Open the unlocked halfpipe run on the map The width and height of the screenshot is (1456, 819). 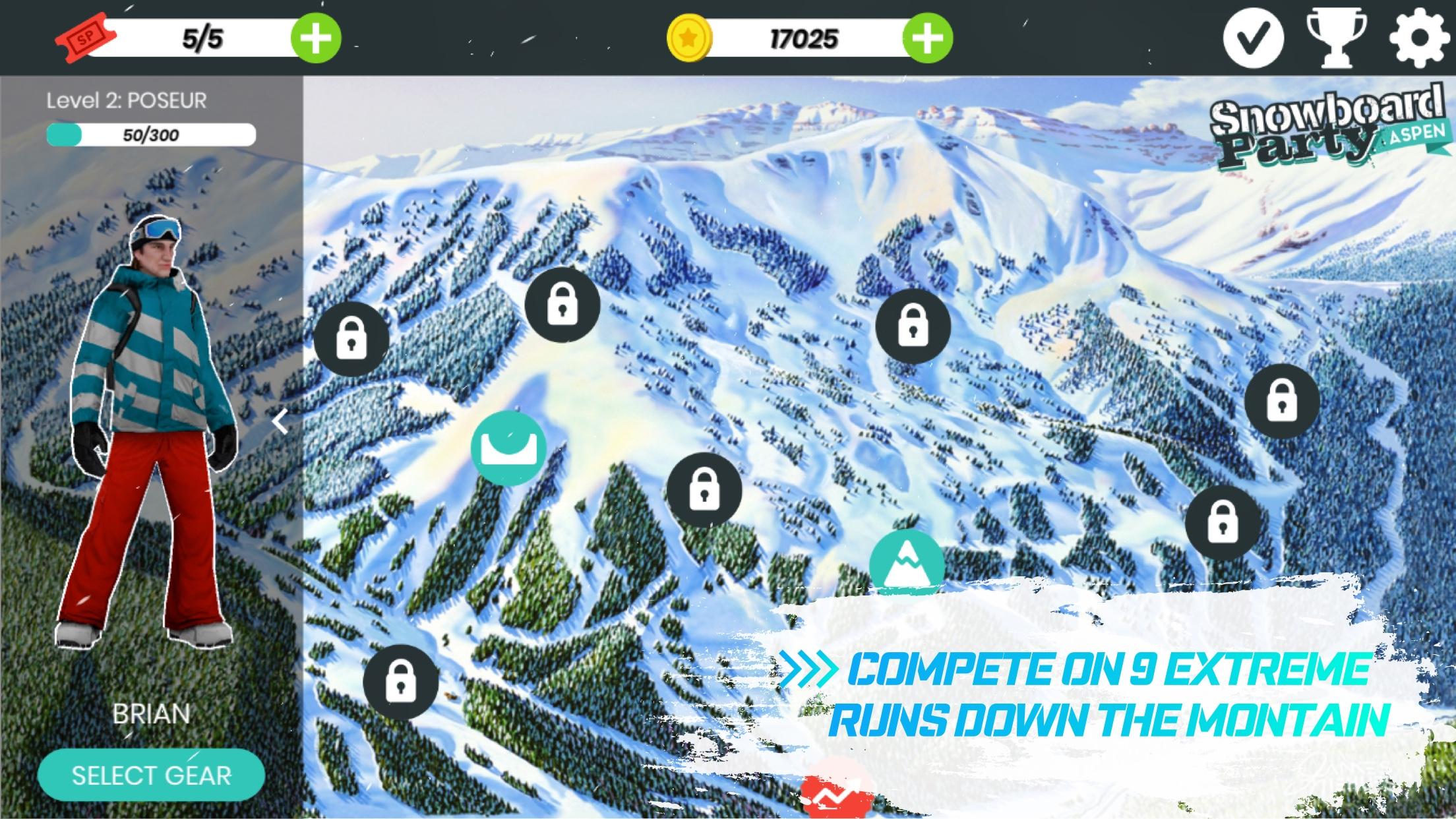508,448
